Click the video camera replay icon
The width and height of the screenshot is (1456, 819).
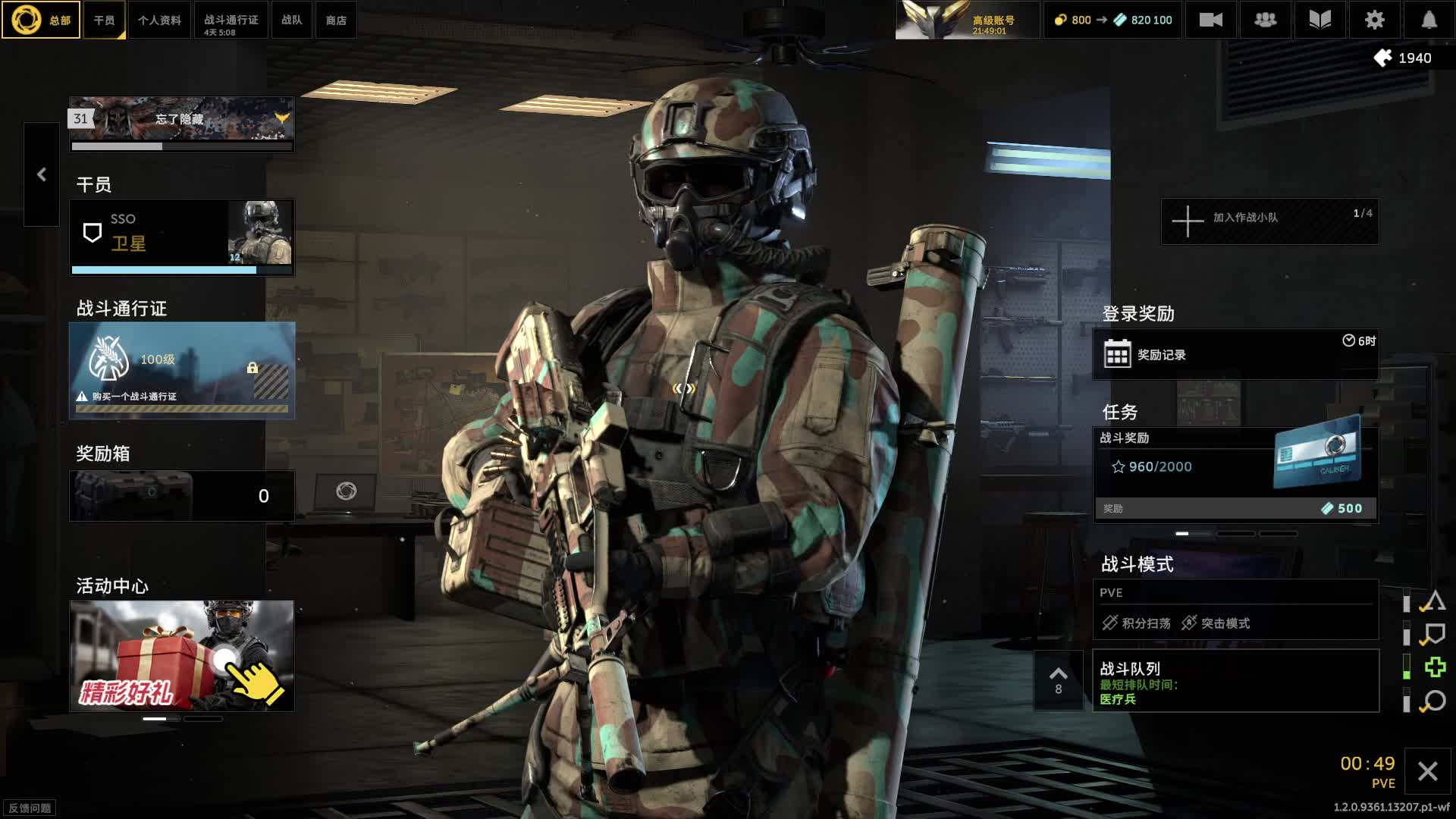click(x=1210, y=20)
